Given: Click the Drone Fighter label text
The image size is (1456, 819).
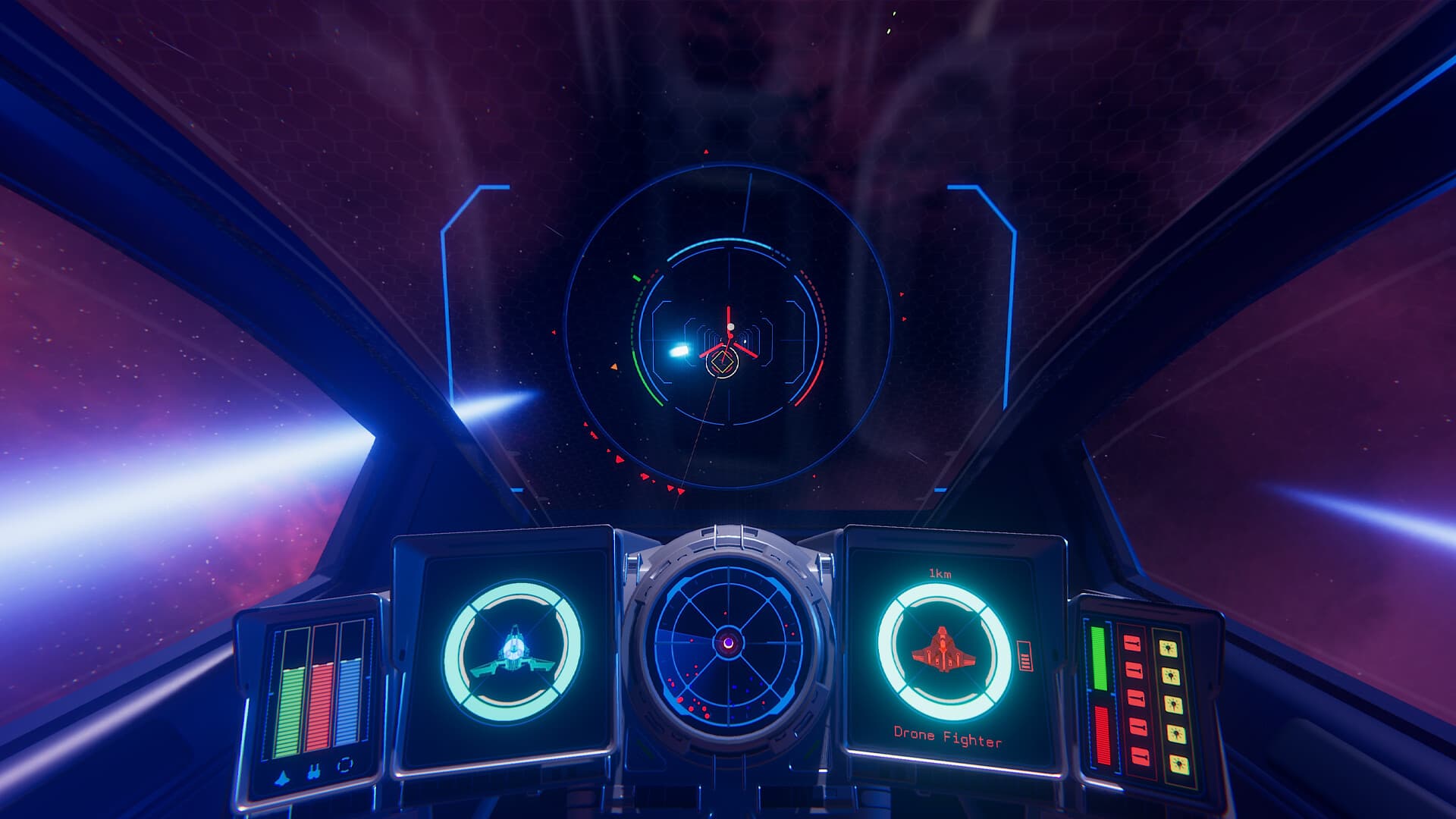Looking at the screenshot, I should point(946,734).
